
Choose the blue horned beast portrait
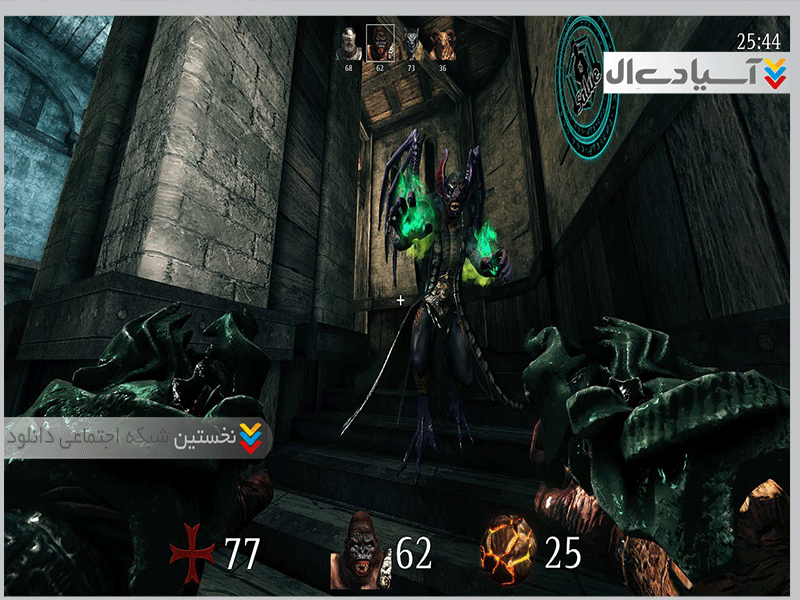[411, 44]
